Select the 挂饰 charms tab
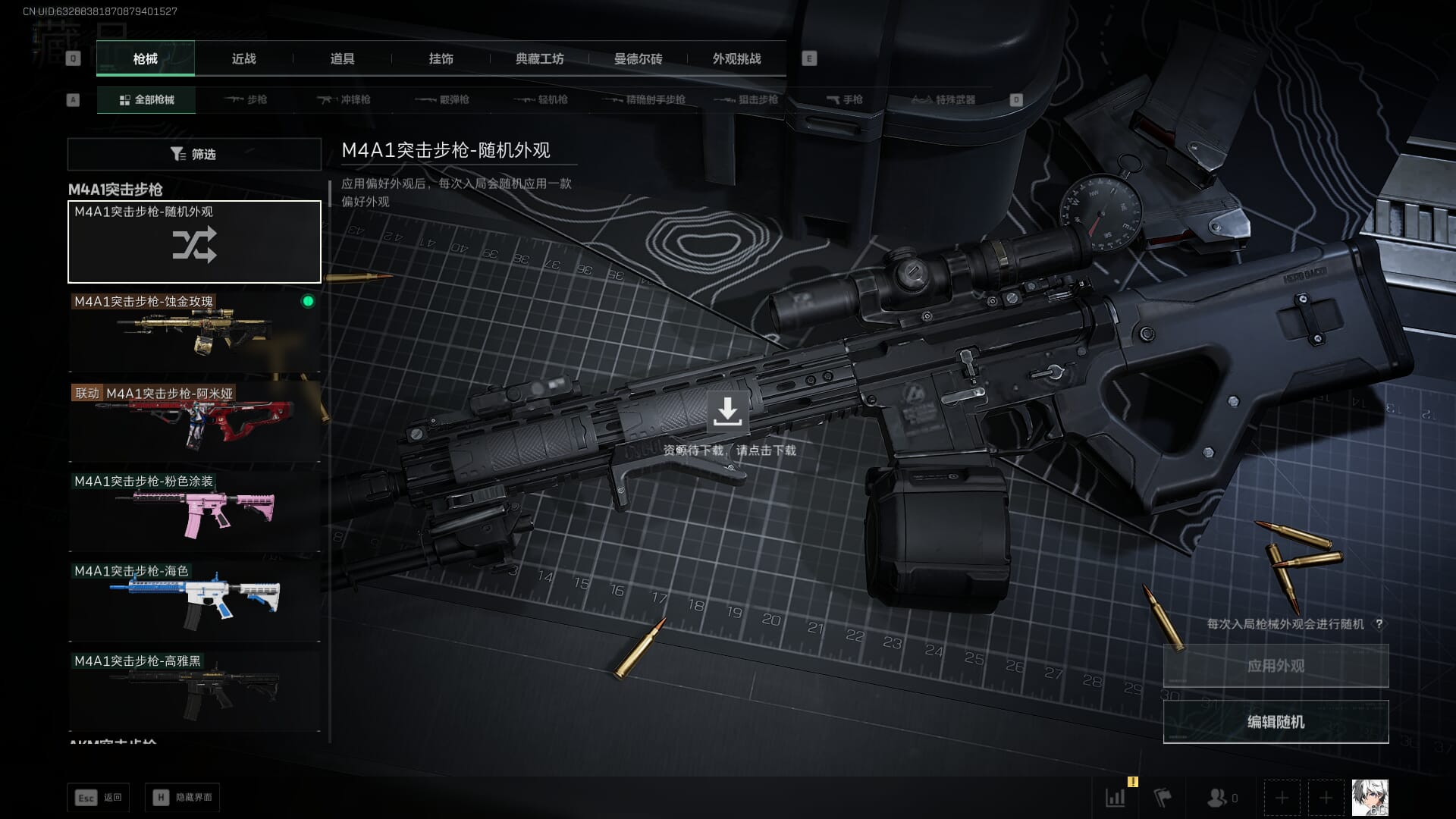 (x=441, y=59)
